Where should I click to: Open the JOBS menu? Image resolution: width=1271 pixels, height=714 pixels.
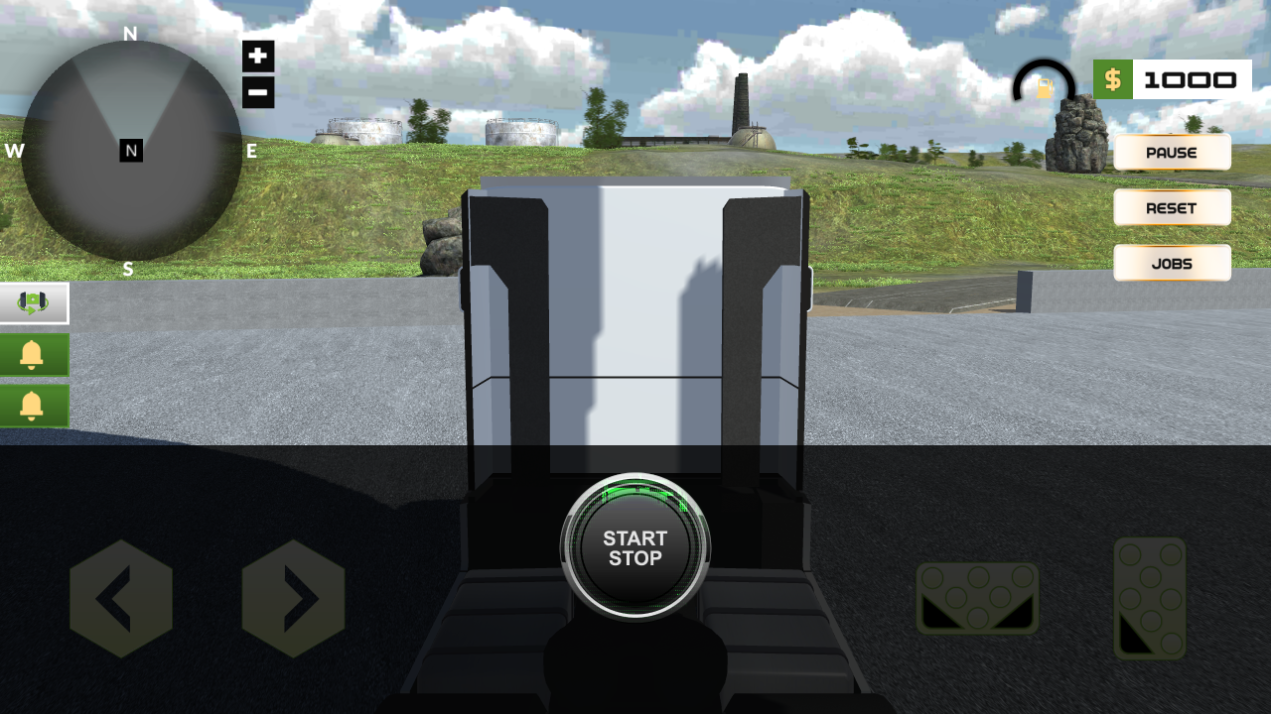[1171, 263]
